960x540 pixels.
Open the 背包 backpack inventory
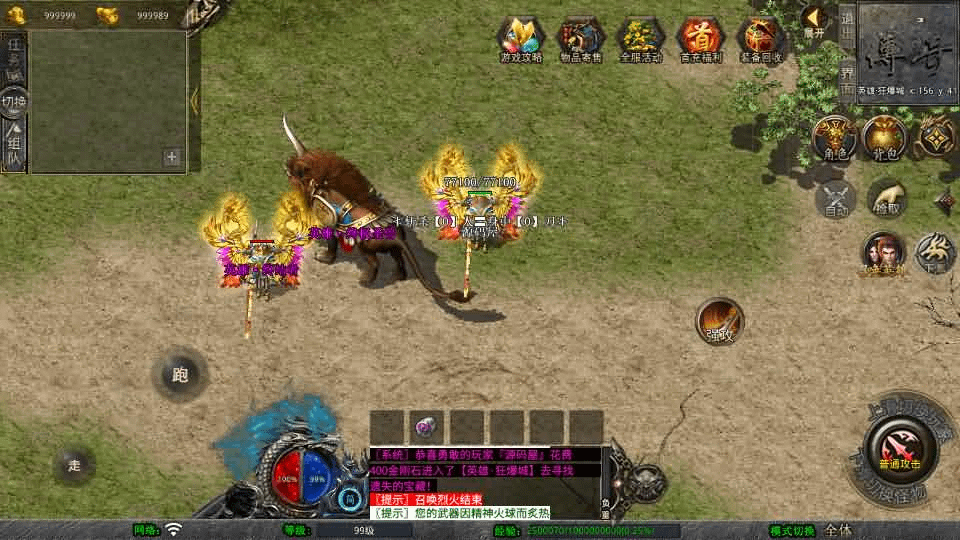pyautogui.click(x=885, y=139)
